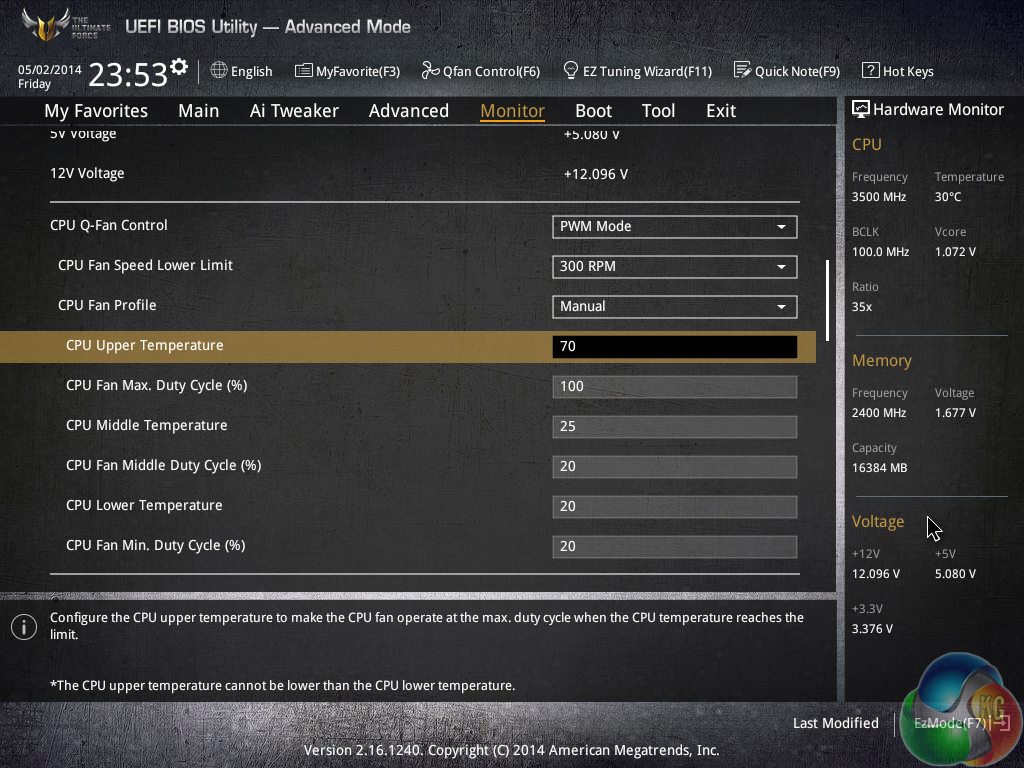This screenshot has height=768, width=1024.
Task: Edit the CPU Upper Temperature field
Action: point(674,347)
